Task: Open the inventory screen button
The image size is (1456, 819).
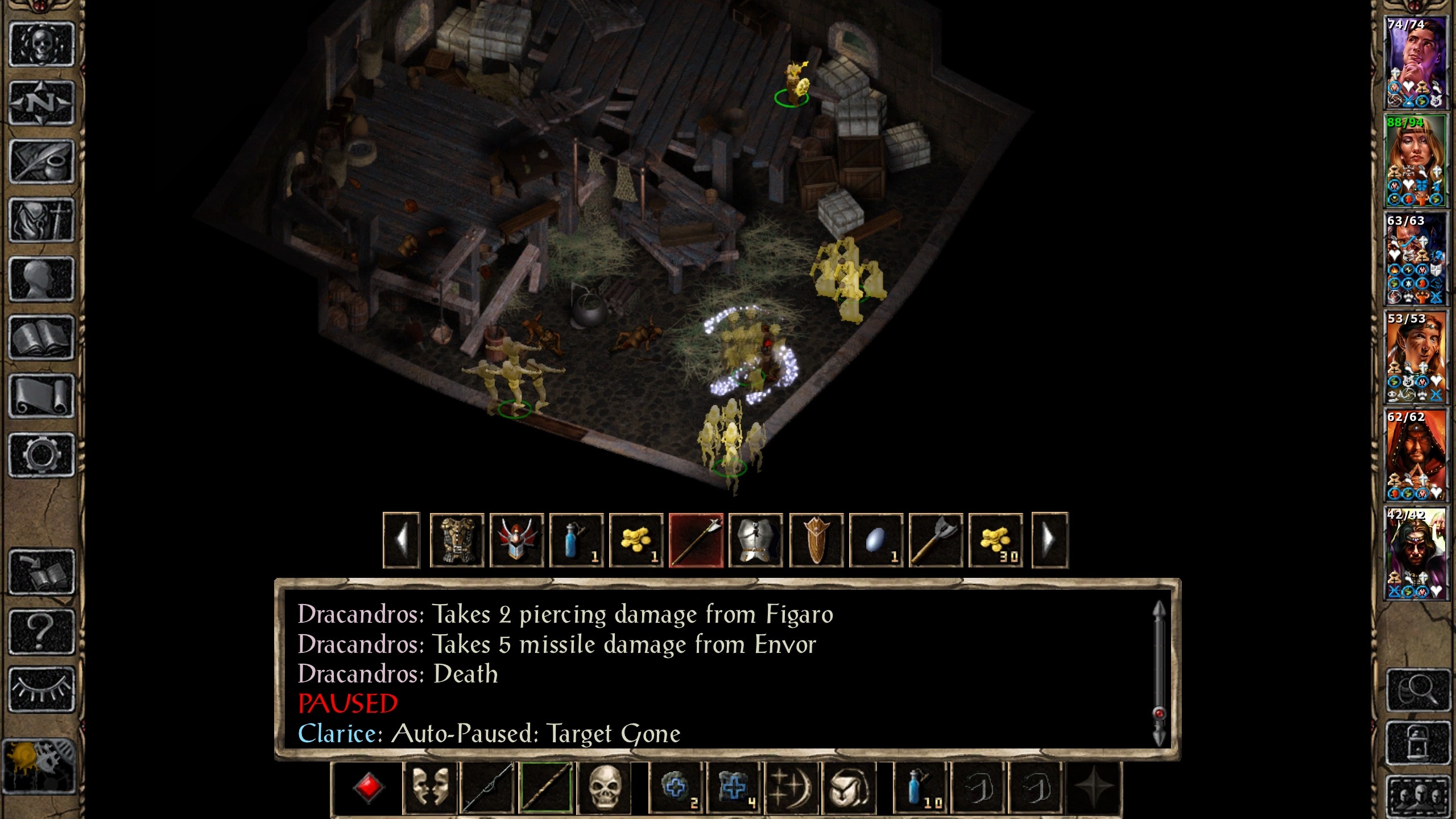Action: click(42, 220)
